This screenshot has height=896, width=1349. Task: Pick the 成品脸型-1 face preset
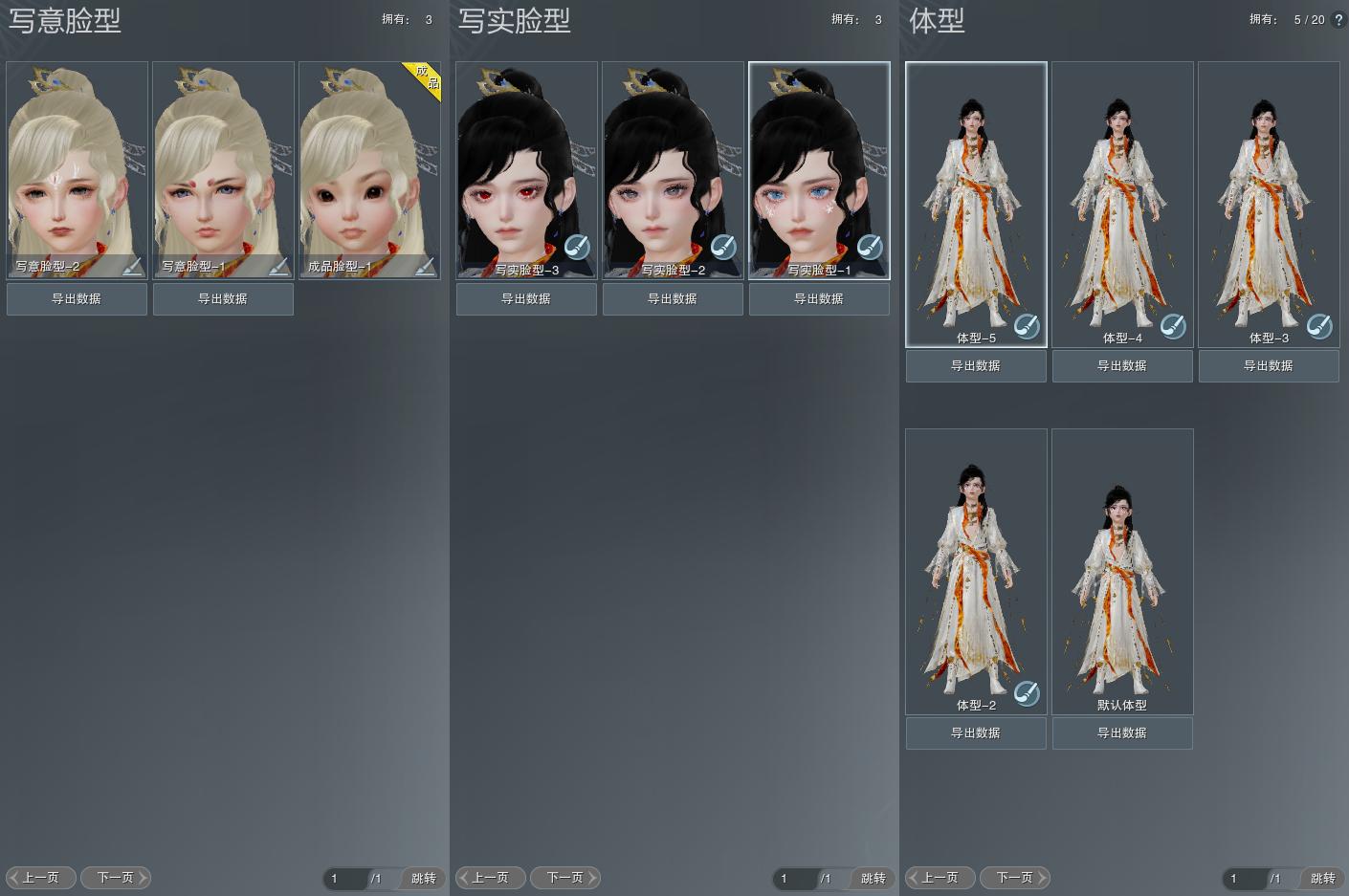pyautogui.click(x=369, y=163)
